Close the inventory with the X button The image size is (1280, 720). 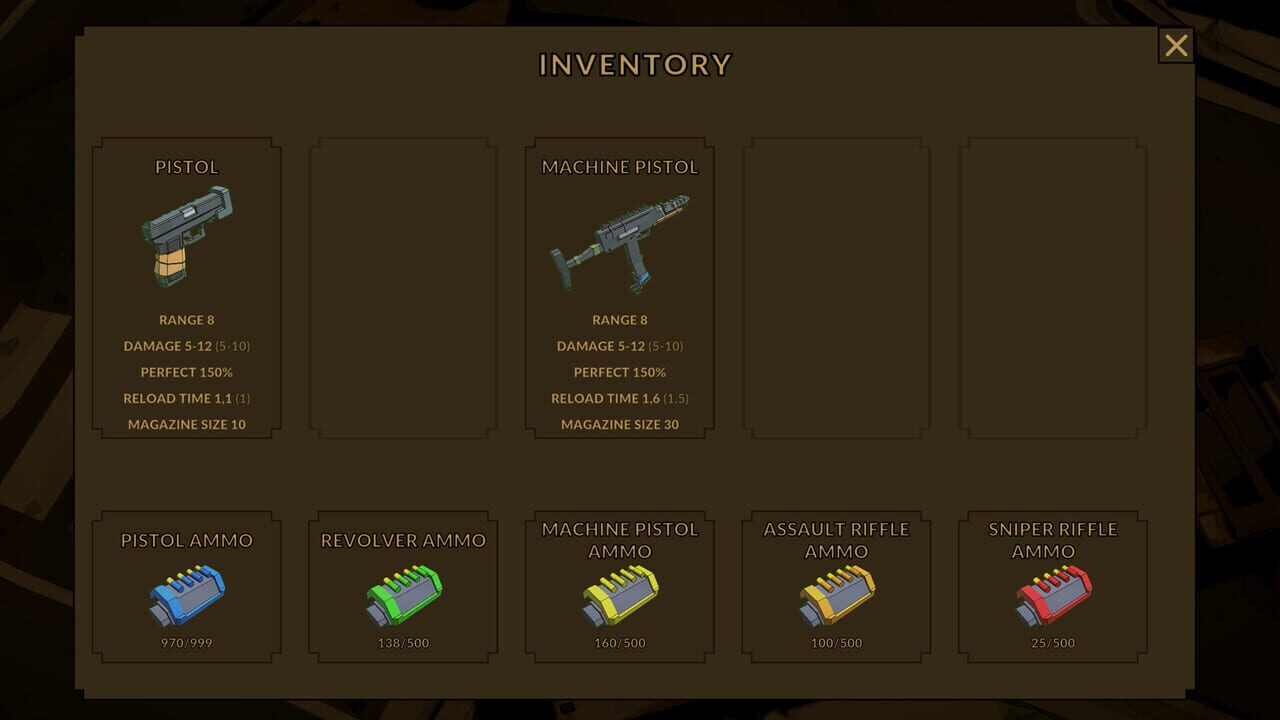(1175, 45)
